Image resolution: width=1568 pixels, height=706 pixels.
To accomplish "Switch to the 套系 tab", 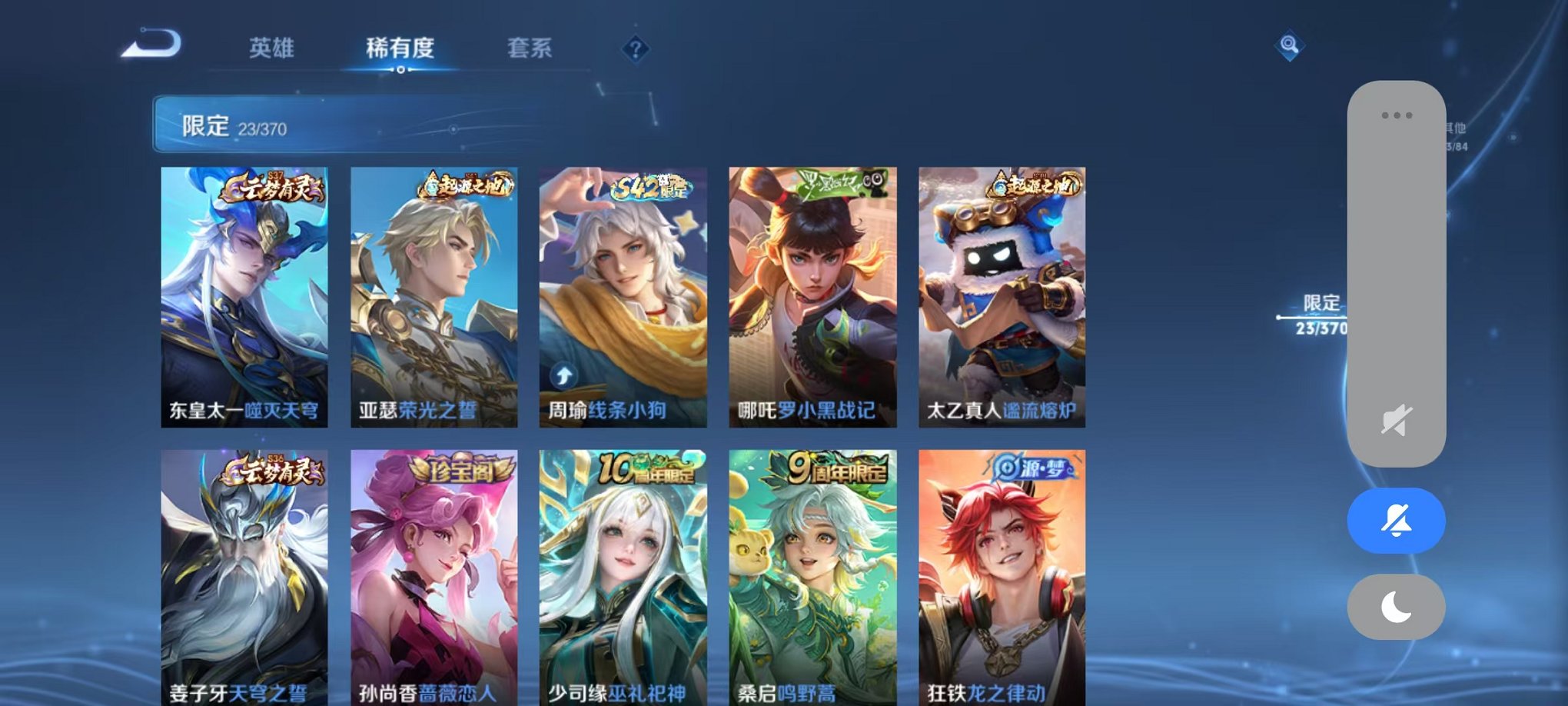I will pyautogui.click(x=530, y=48).
